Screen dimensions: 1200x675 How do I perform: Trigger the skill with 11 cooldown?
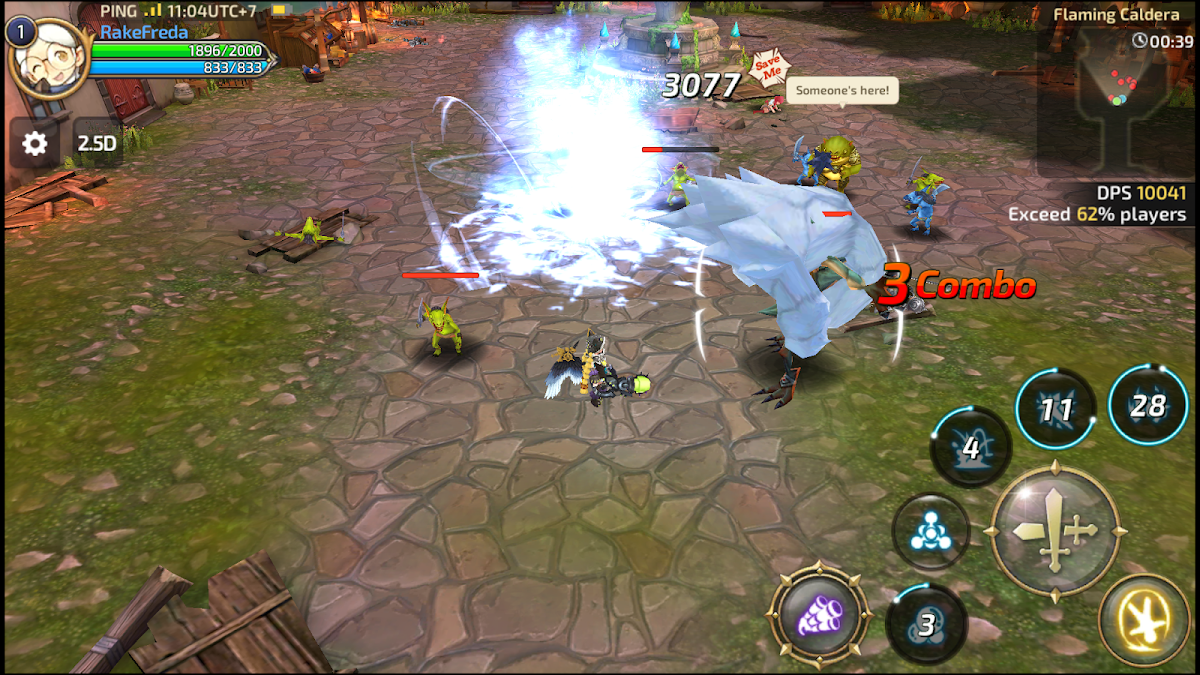click(1056, 409)
